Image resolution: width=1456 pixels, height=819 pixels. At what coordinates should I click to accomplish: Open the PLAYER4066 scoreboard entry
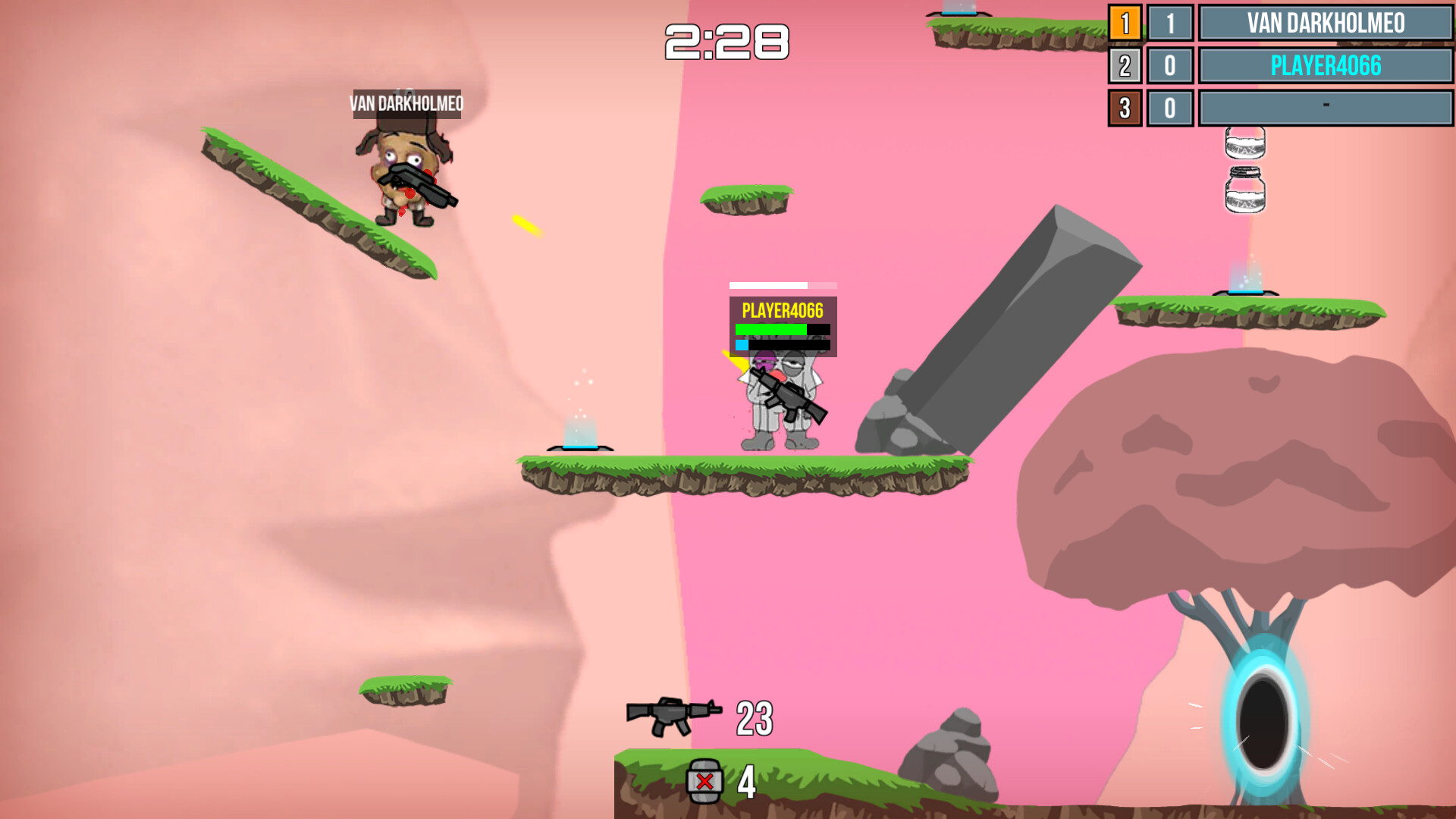pyautogui.click(x=1326, y=66)
